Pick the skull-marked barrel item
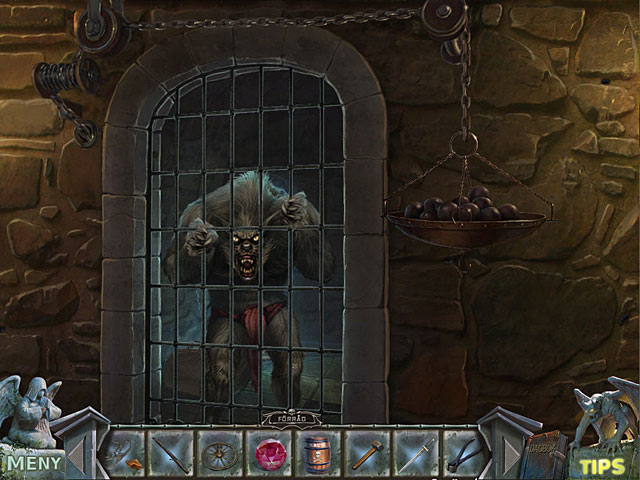The height and width of the screenshot is (480, 640). [319, 452]
